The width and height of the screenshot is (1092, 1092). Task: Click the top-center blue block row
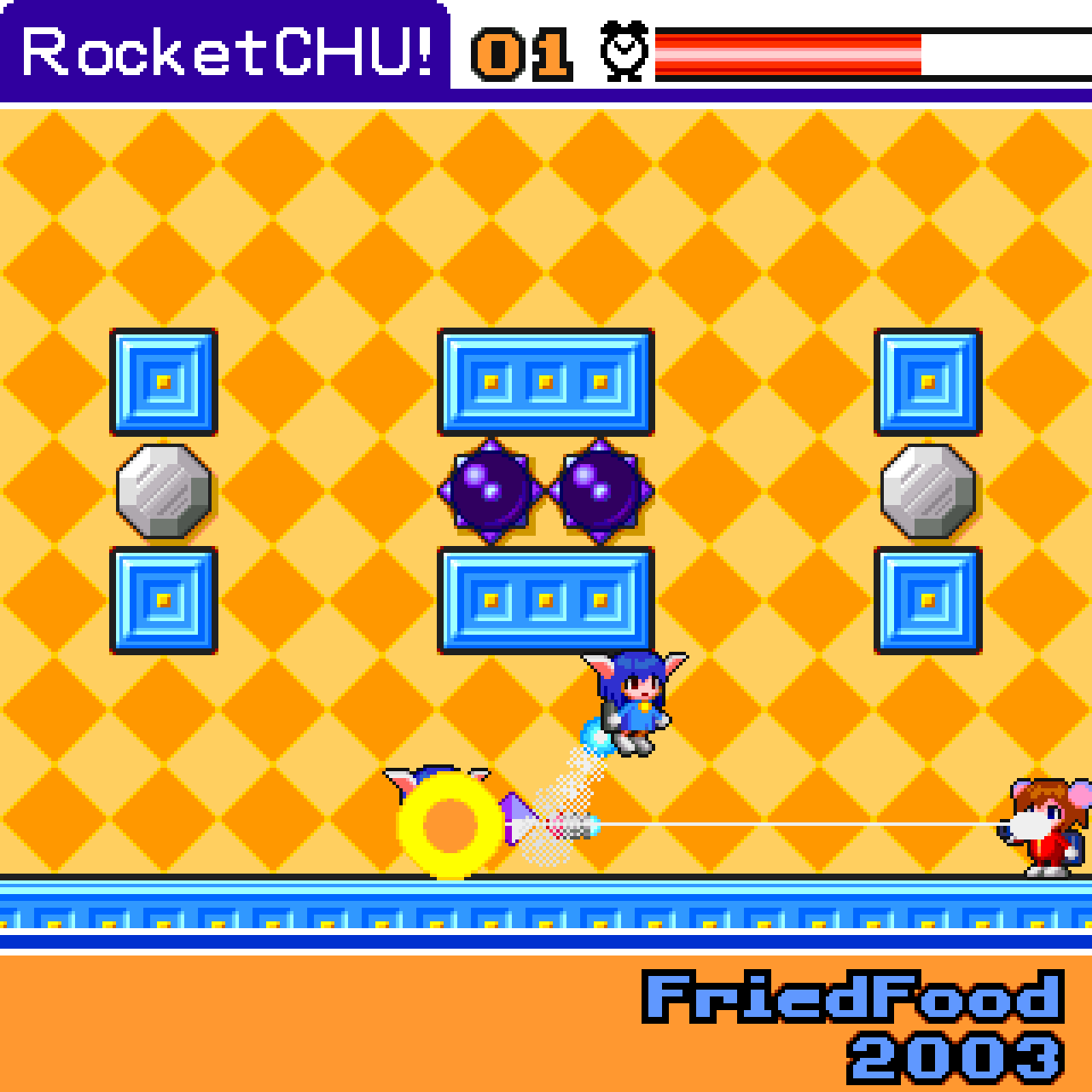[x=544, y=381]
